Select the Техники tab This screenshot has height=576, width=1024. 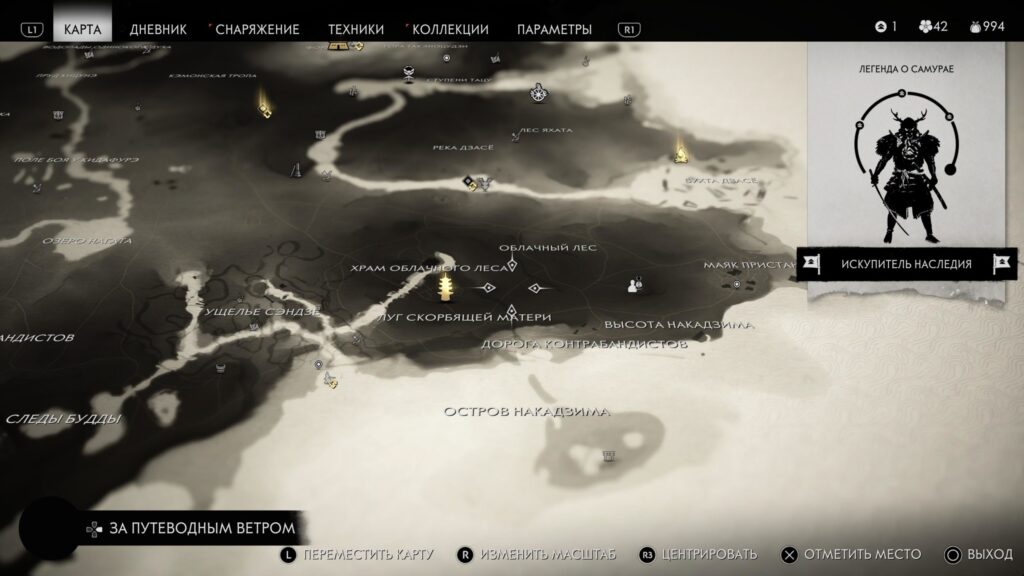(355, 29)
